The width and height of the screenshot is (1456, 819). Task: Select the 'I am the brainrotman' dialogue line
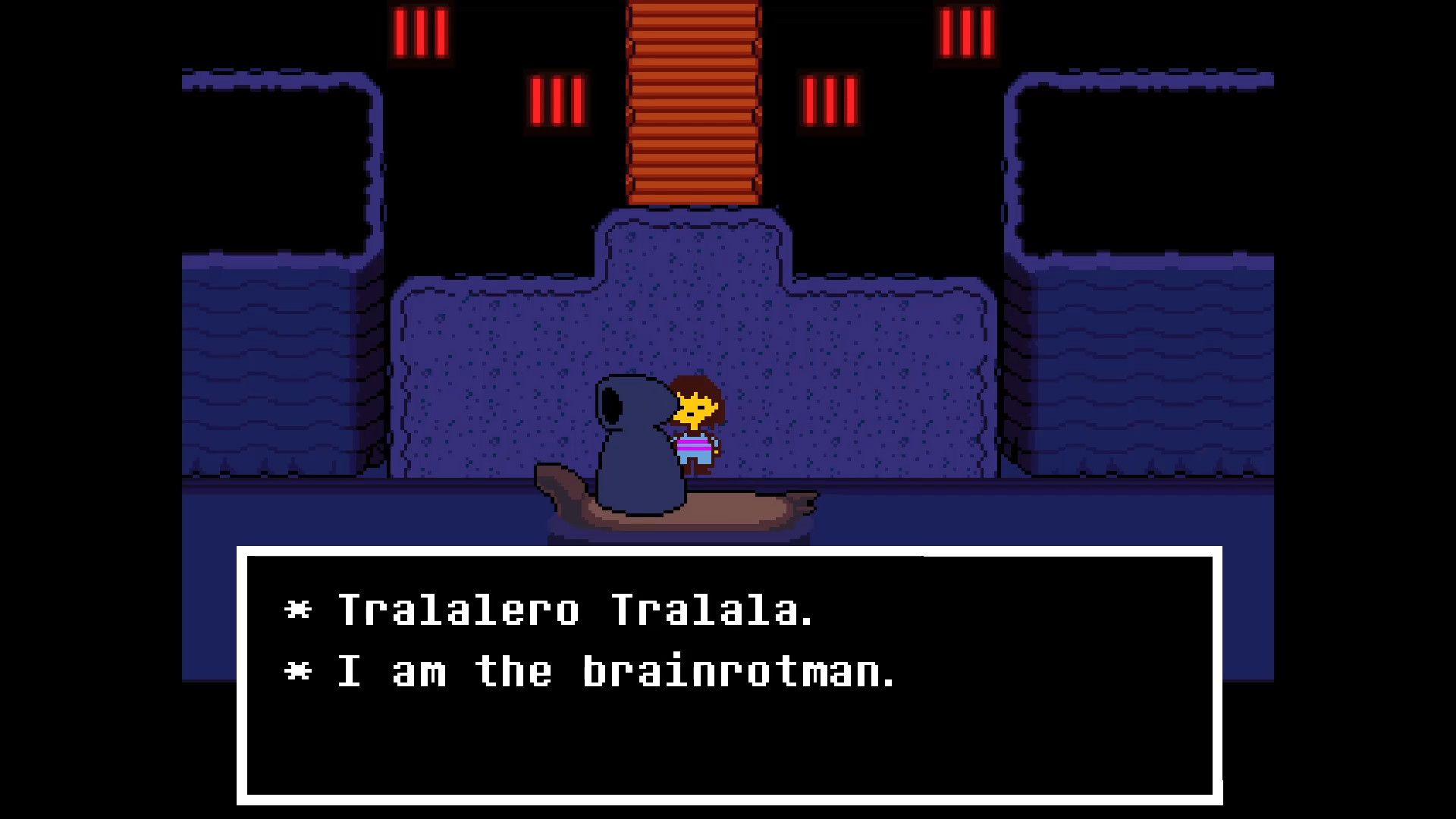coord(614,671)
